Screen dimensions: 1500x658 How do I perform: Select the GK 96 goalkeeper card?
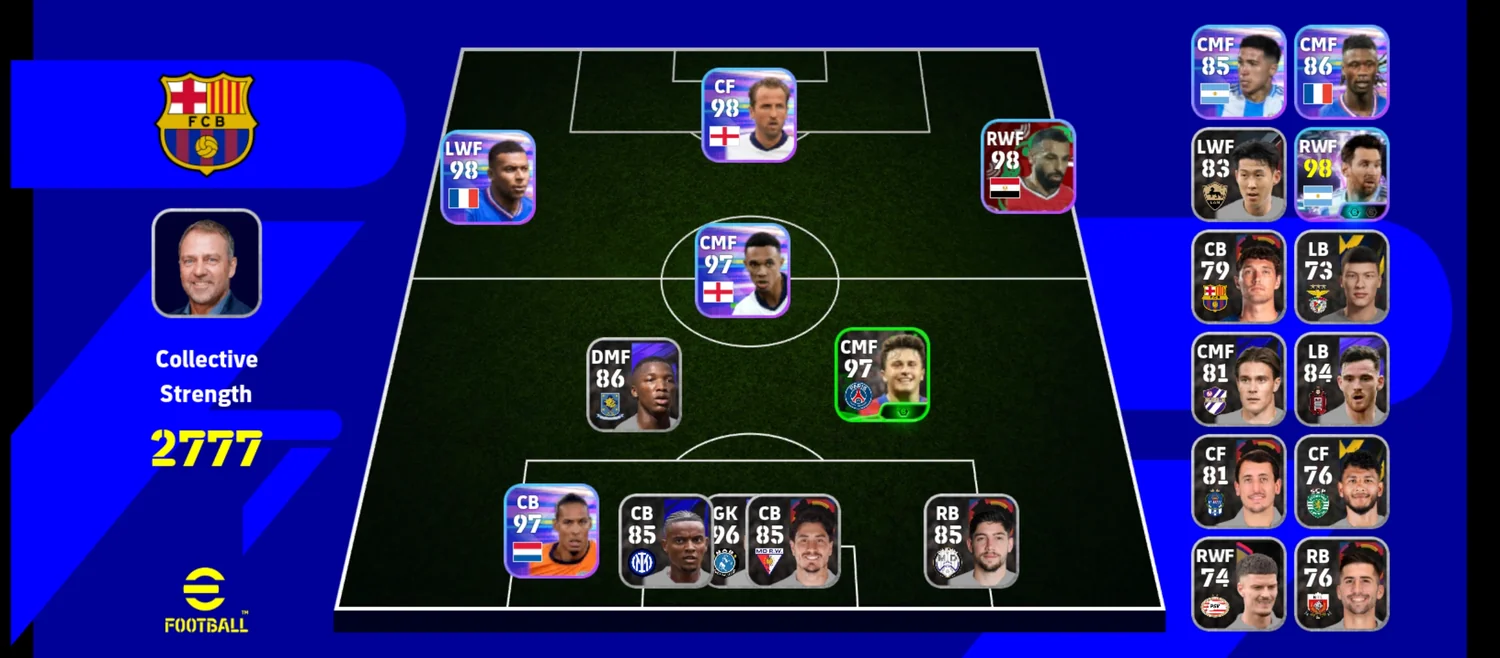pyautogui.click(x=727, y=541)
